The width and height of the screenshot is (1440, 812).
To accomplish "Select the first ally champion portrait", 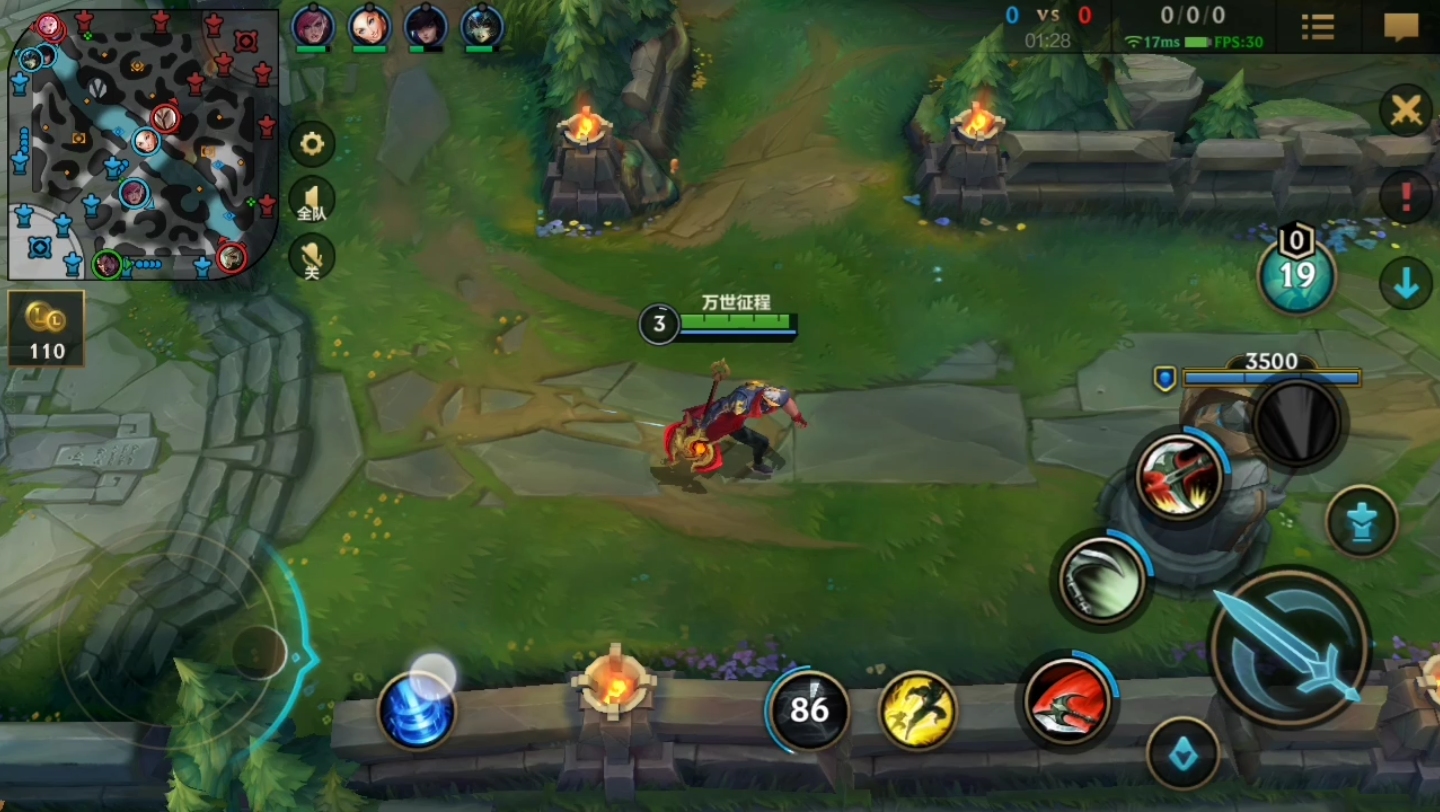I will coord(313,26).
